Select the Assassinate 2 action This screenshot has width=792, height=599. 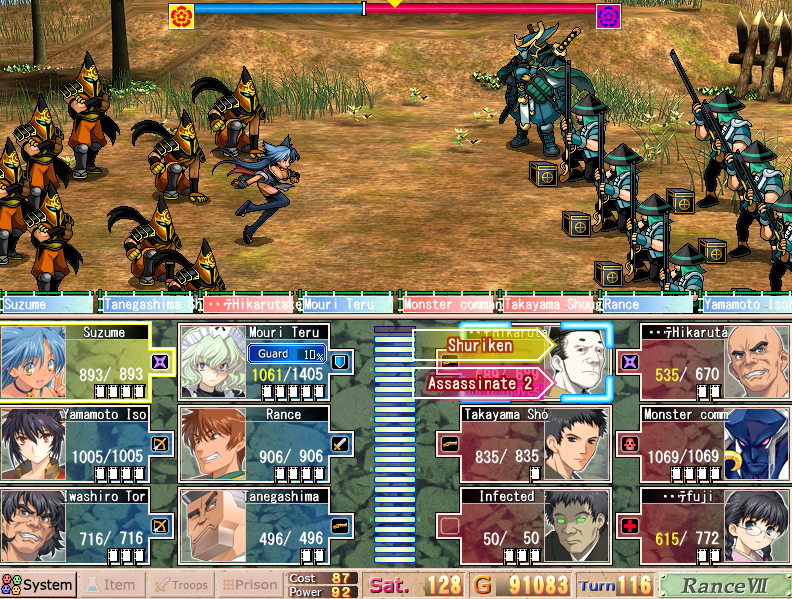[480, 383]
